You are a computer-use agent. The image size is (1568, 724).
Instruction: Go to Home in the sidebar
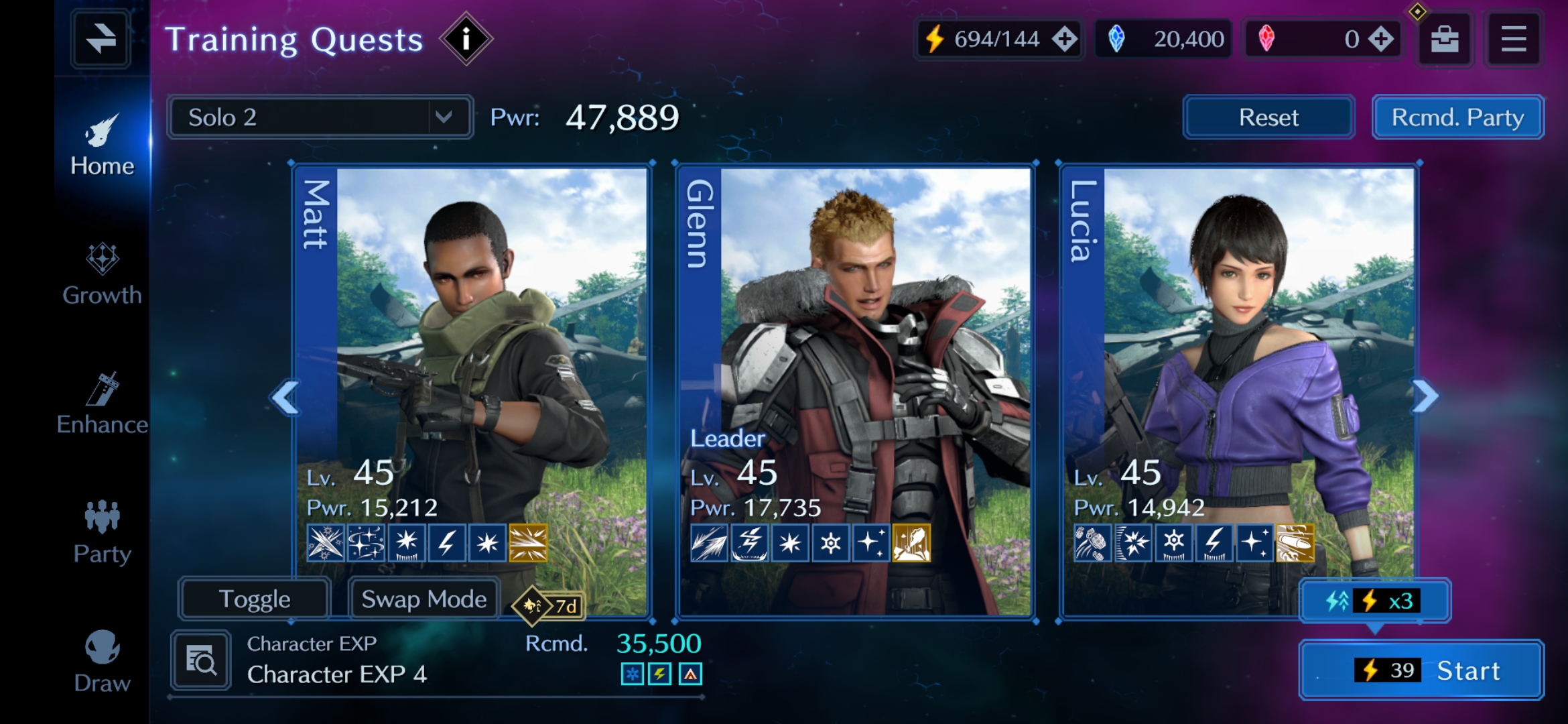point(102,144)
